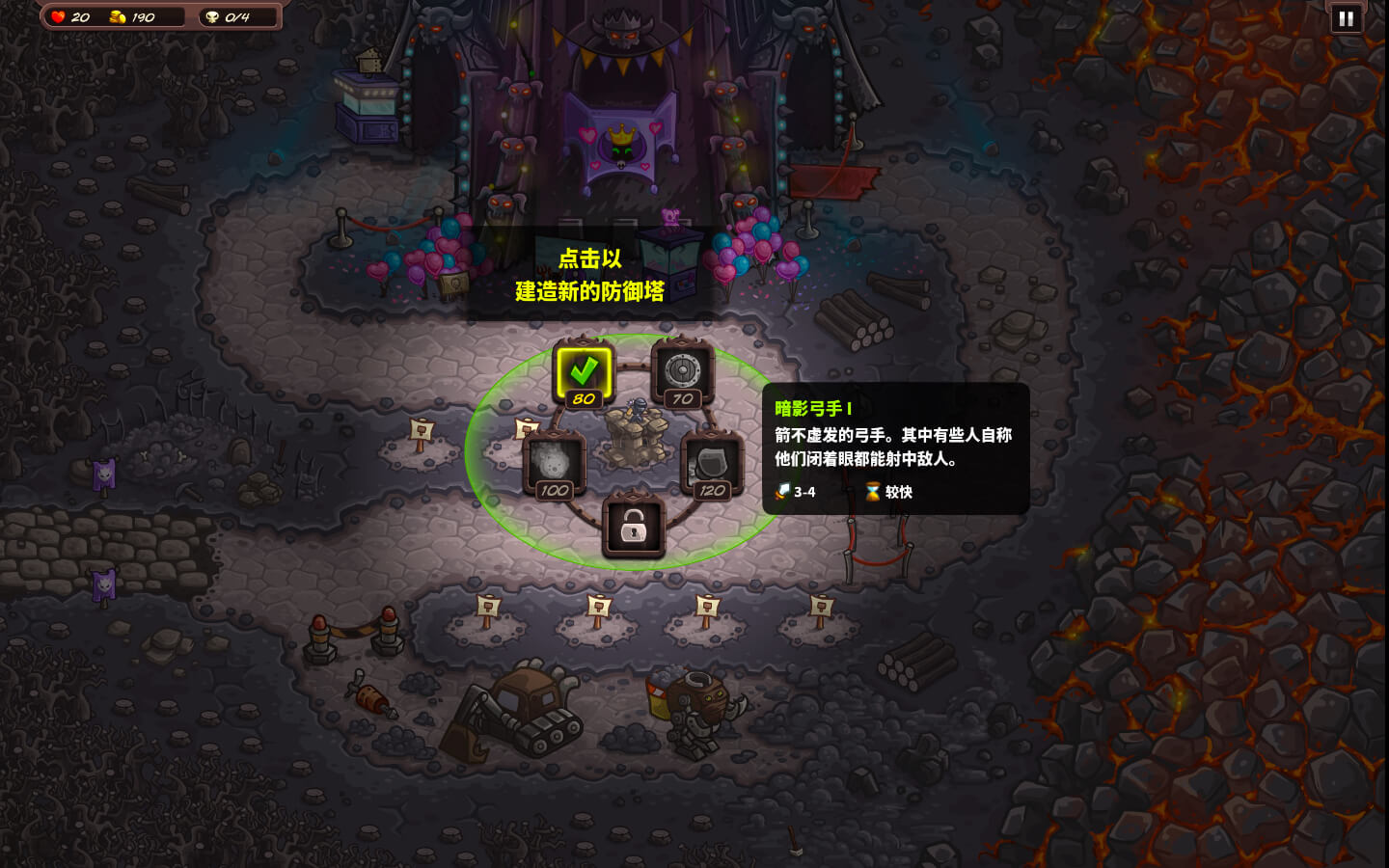Confirm building the 80-gold Shadow Archers tower
Image resolution: width=1389 pixels, height=868 pixels.
point(584,372)
